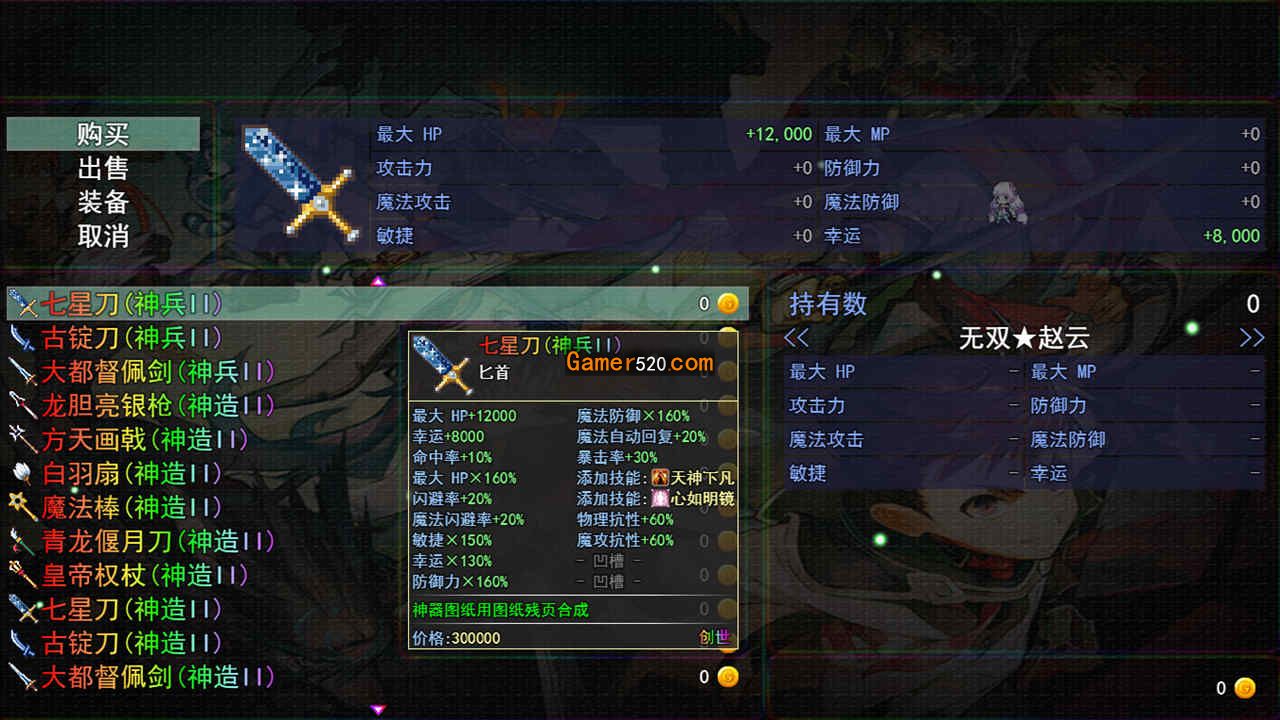The image size is (1280, 720).
Task: Open the 装备 equip menu
Action: pyautogui.click(x=103, y=202)
